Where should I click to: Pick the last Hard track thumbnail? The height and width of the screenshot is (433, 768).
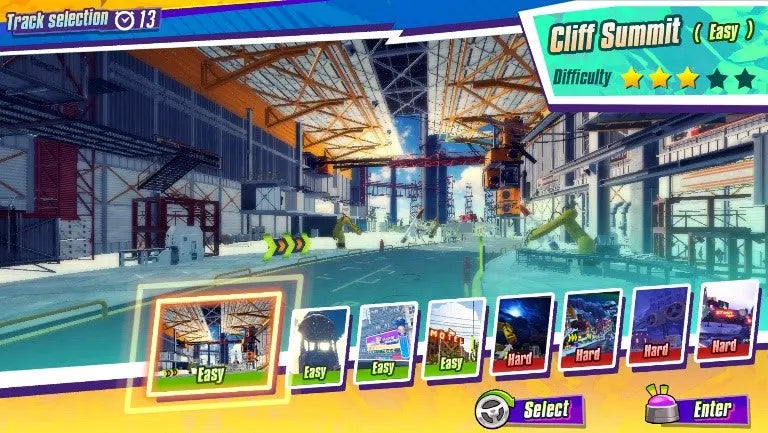tap(727, 319)
